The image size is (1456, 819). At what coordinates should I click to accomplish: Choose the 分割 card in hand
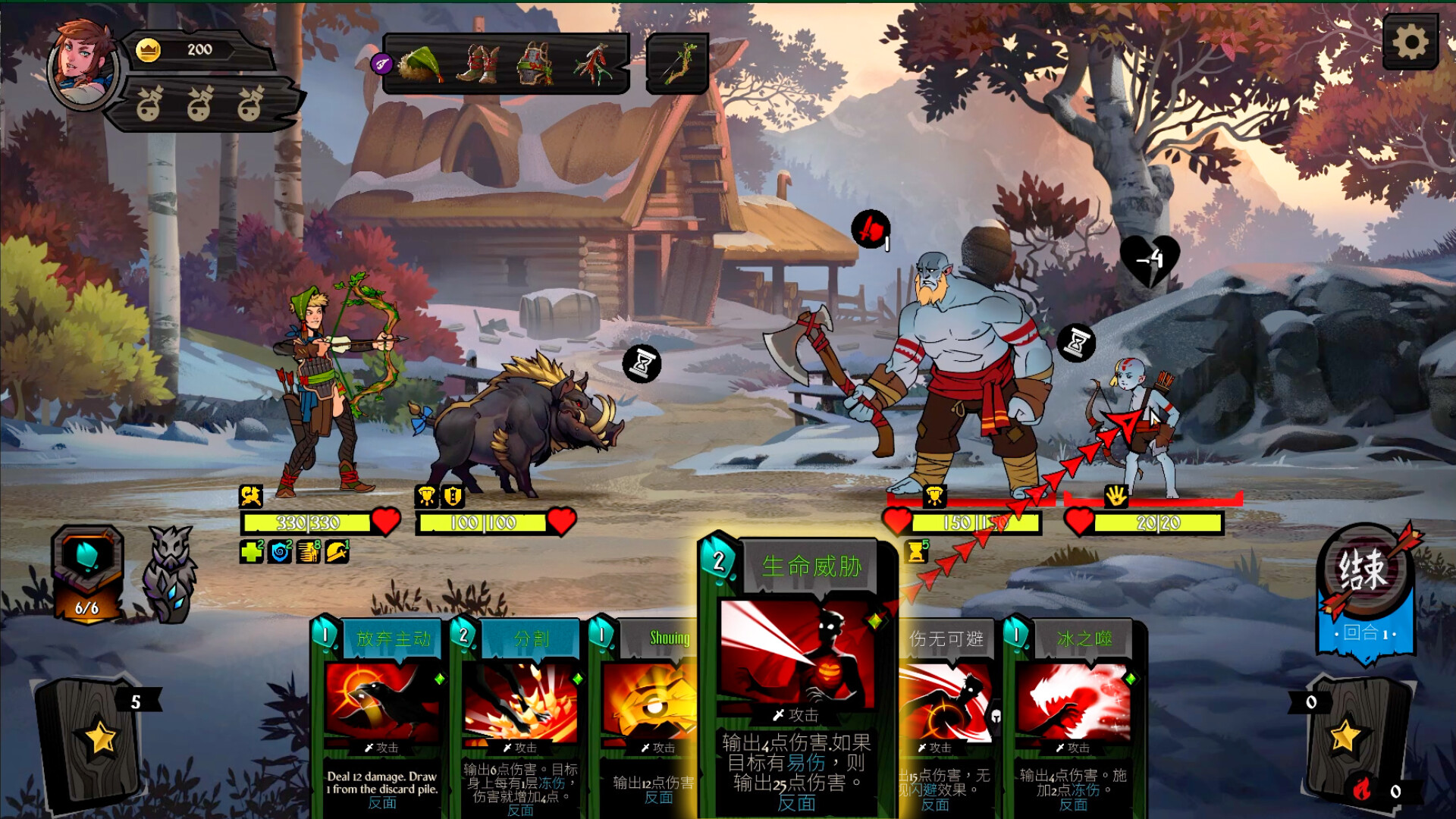[520, 713]
